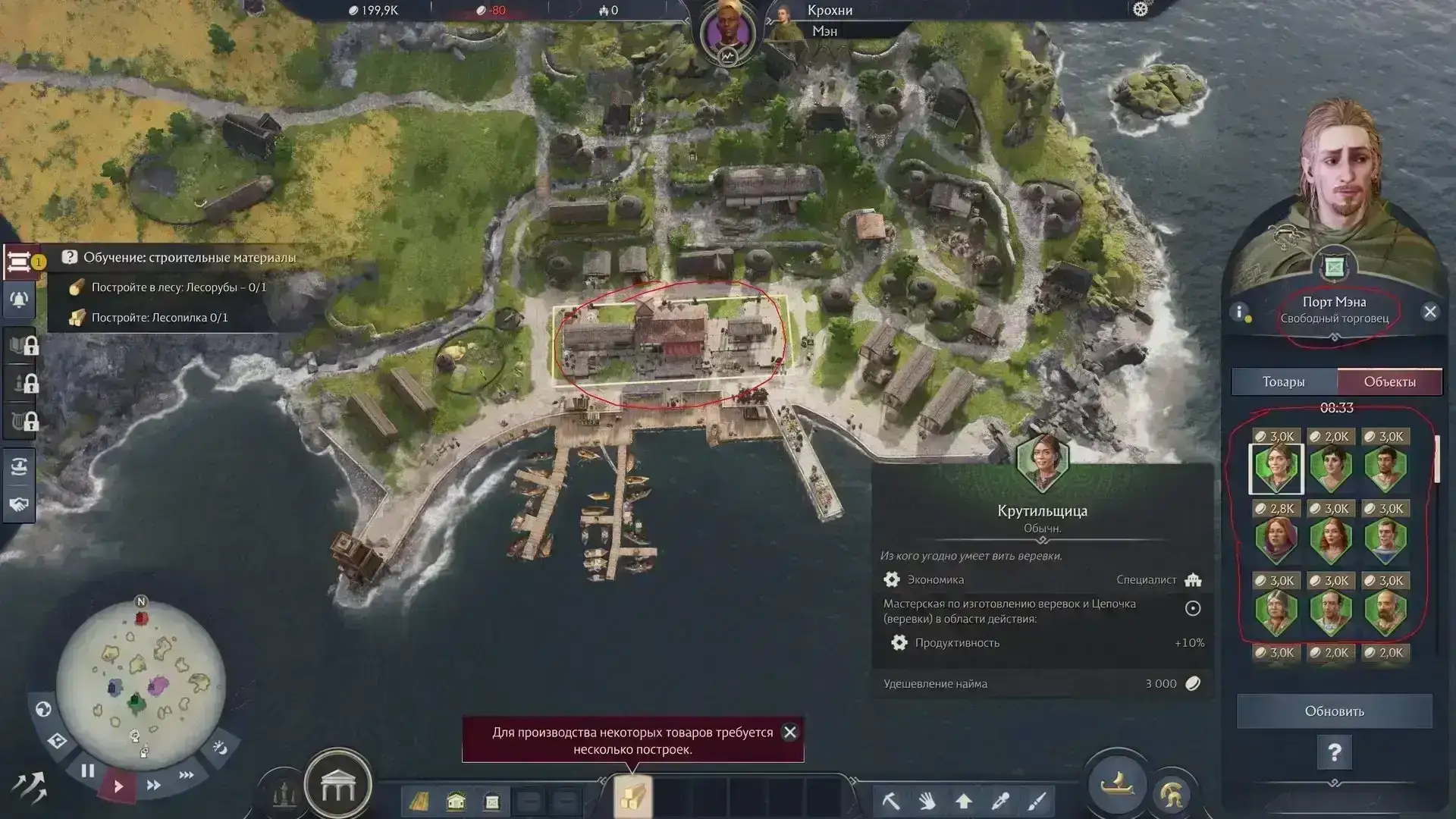
Task: Click the minimap island overview
Action: tap(141, 680)
